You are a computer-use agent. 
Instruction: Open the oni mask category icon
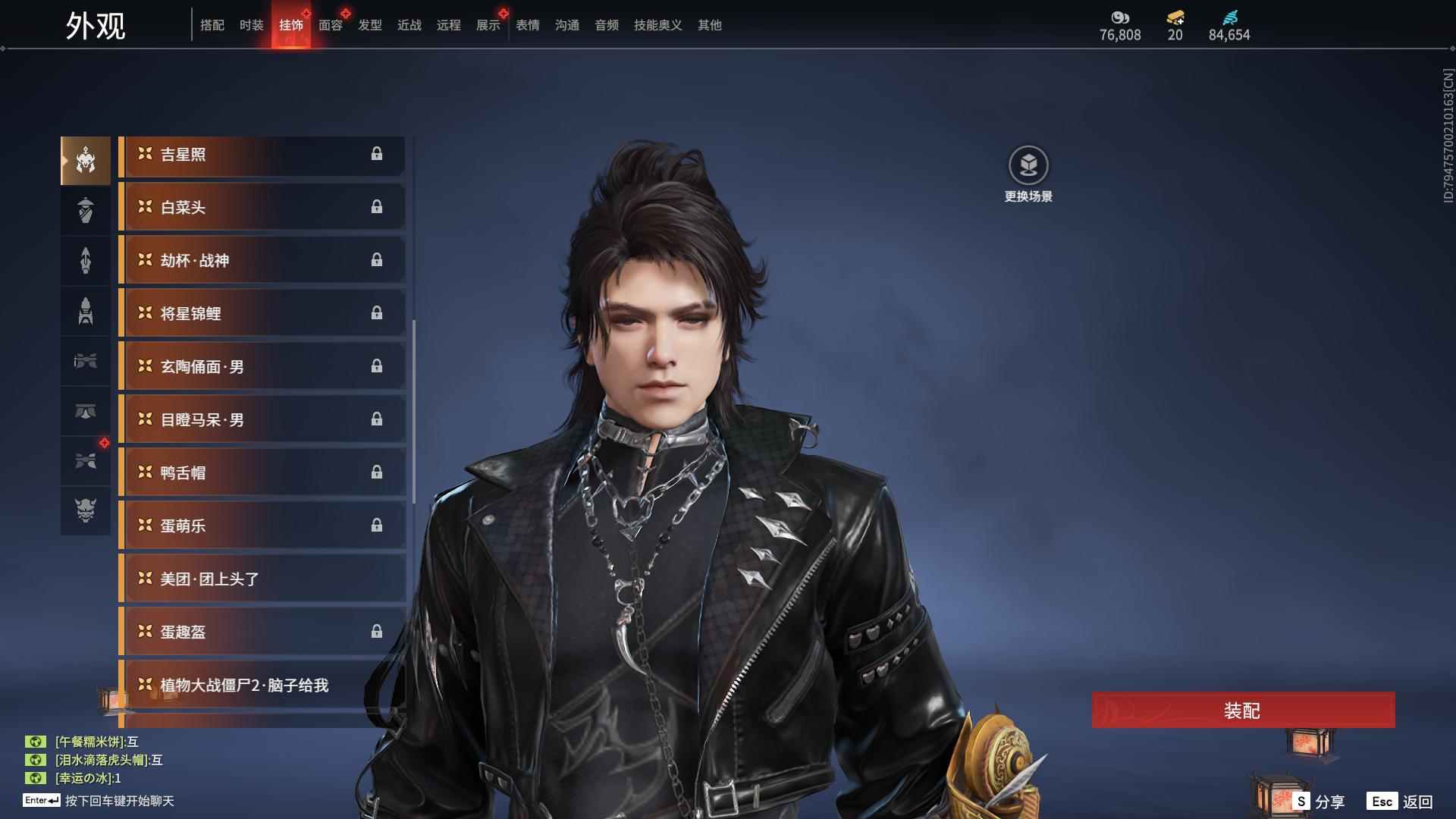pyautogui.click(x=86, y=510)
